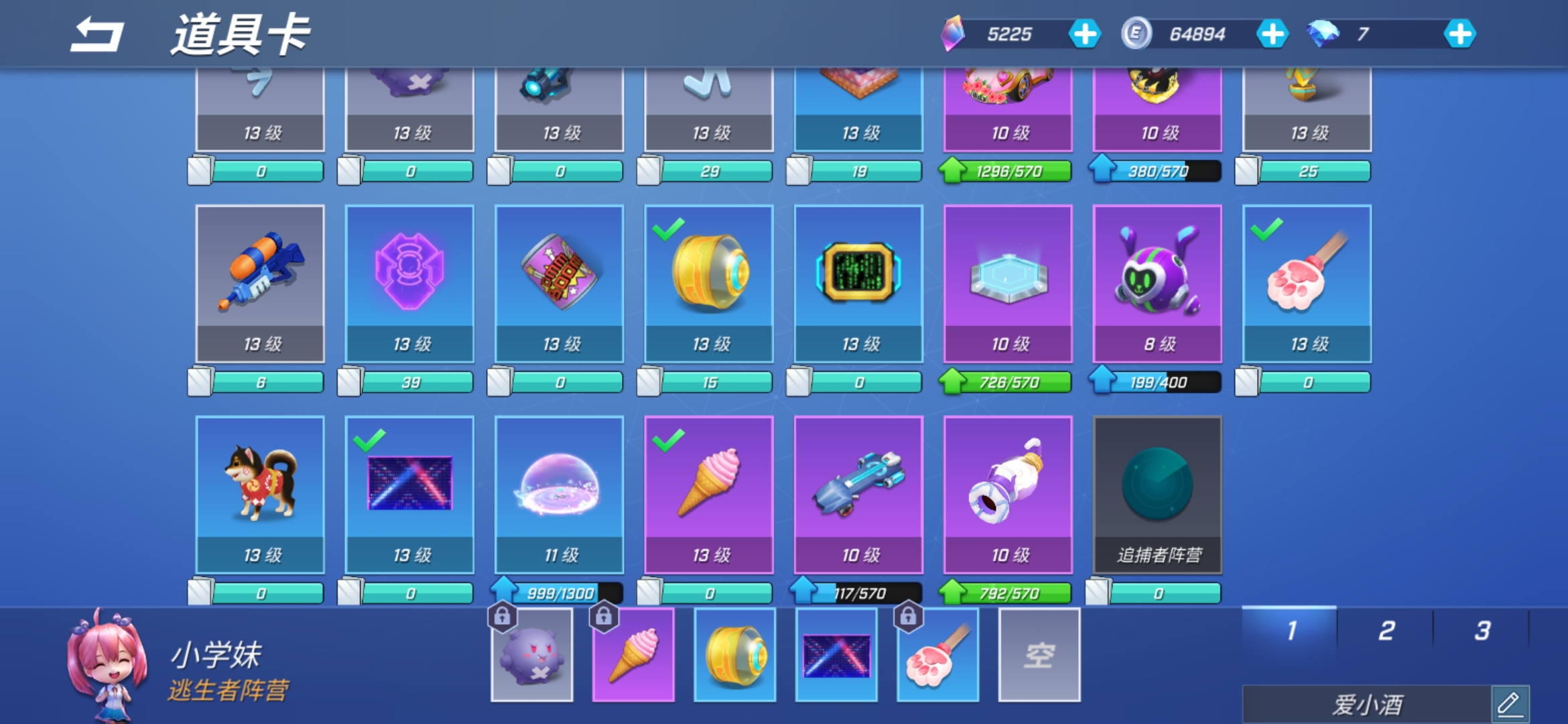Switch to loadout tab 2
This screenshot has height=724, width=1568.
(1386, 630)
